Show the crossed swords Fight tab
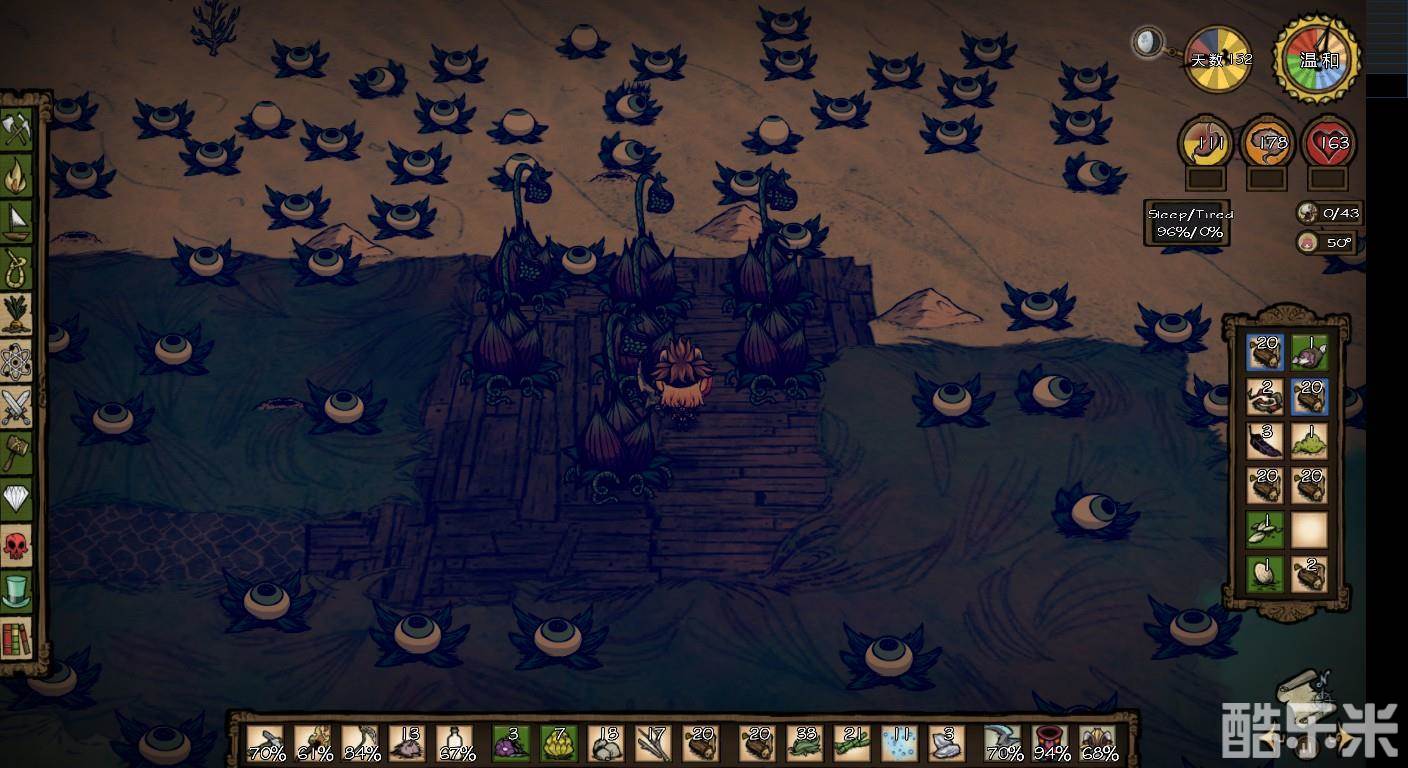Image resolution: width=1408 pixels, height=768 pixels. click(17, 407)
